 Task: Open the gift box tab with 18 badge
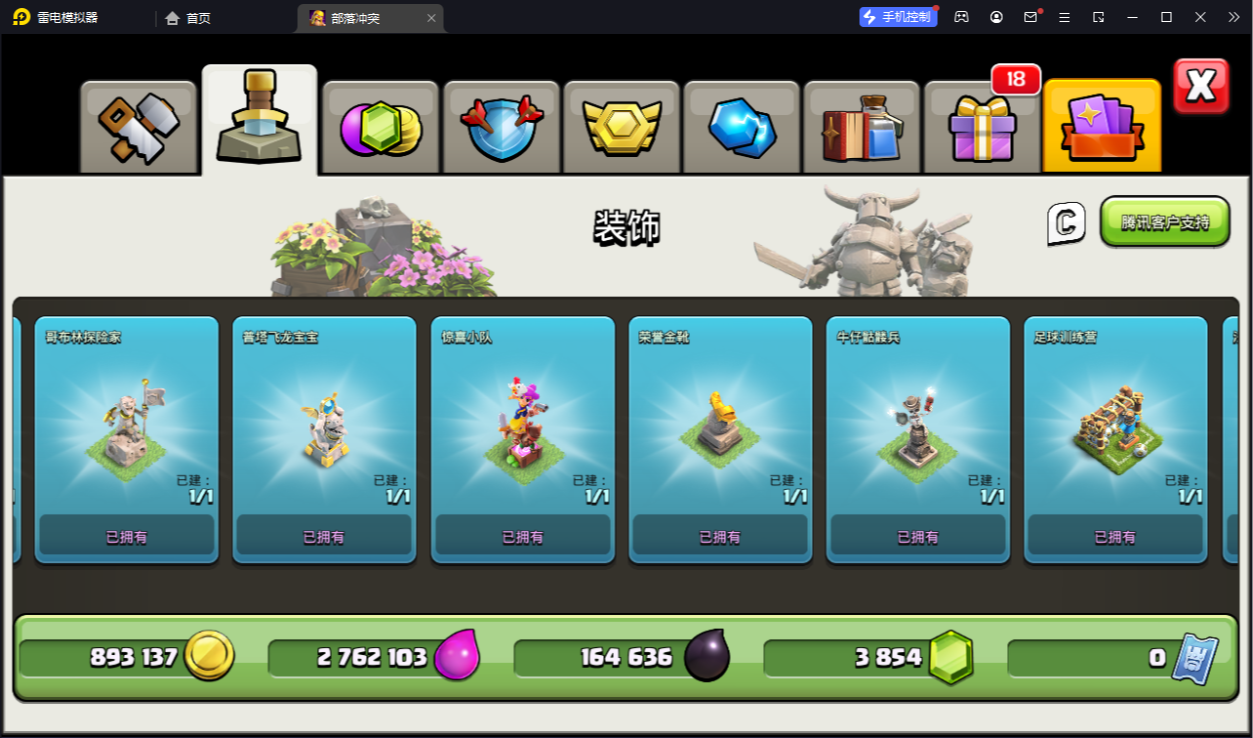[x=981, y=127]
